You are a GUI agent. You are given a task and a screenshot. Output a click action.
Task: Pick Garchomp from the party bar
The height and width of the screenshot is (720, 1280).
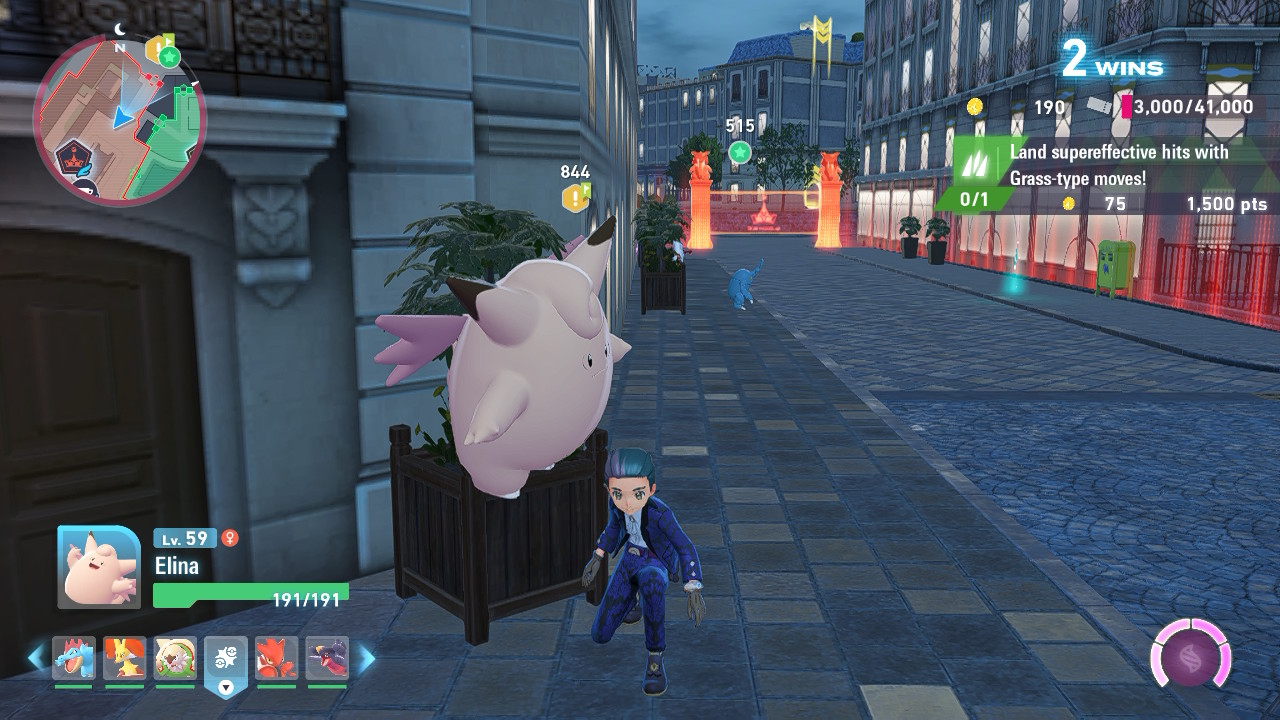327,658
